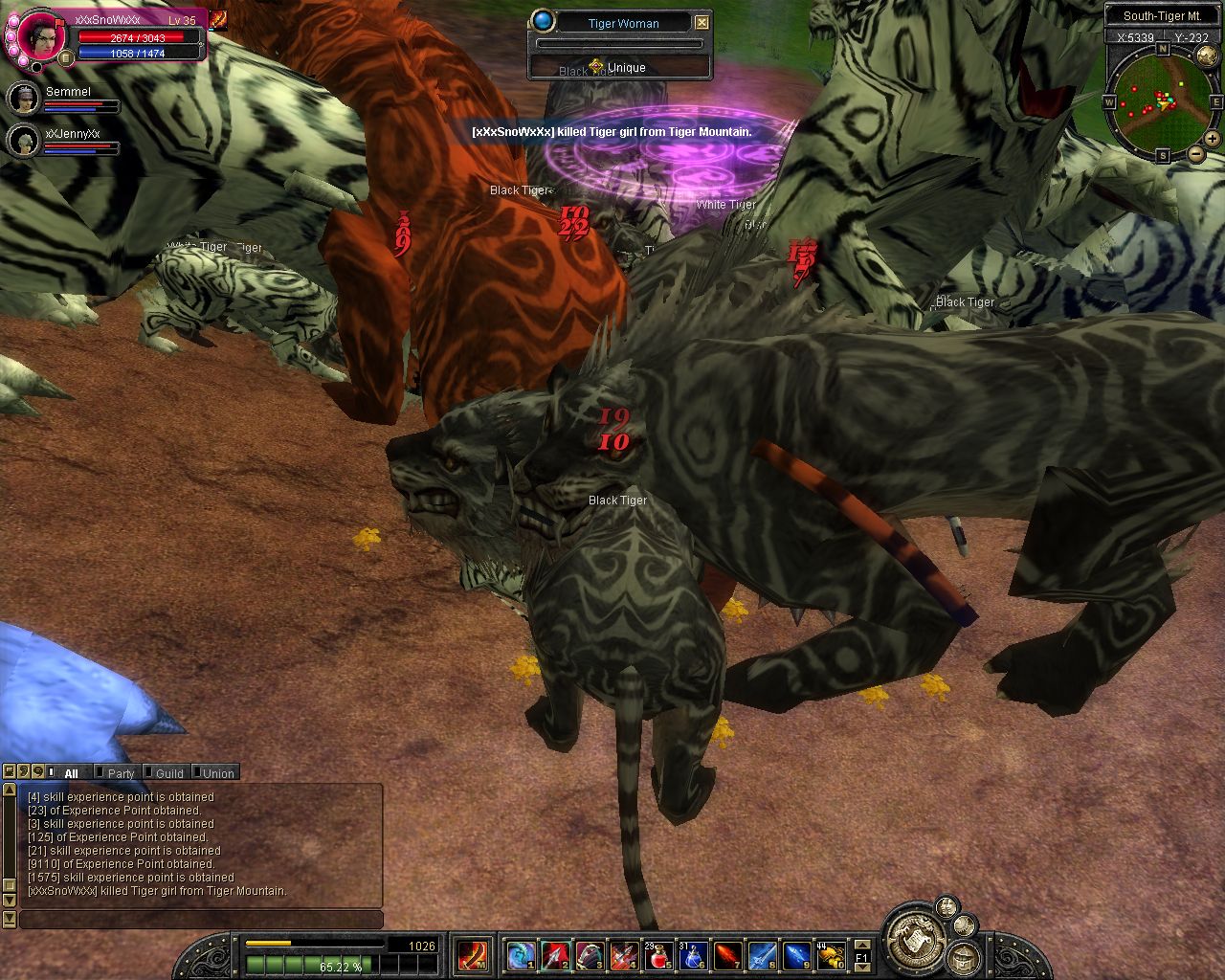This screenshot has height=980, width=1225.
Task: Switch chat to the Party tab
Action: pos(120,773)
